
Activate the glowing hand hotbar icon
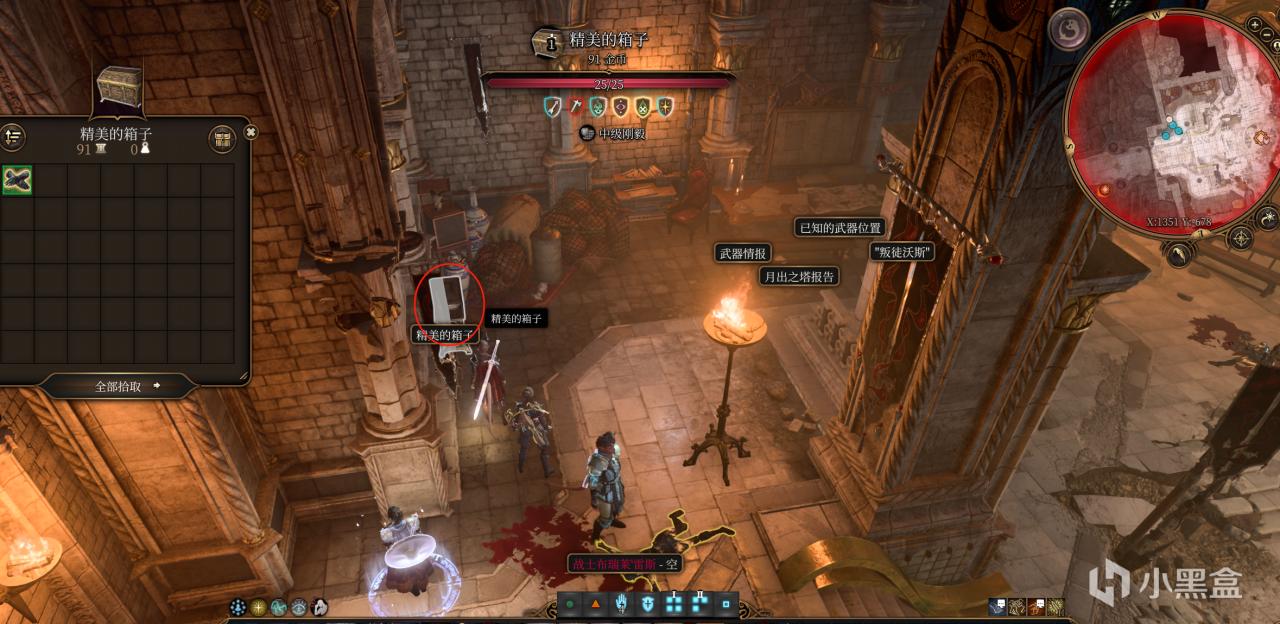click(622, 603)
